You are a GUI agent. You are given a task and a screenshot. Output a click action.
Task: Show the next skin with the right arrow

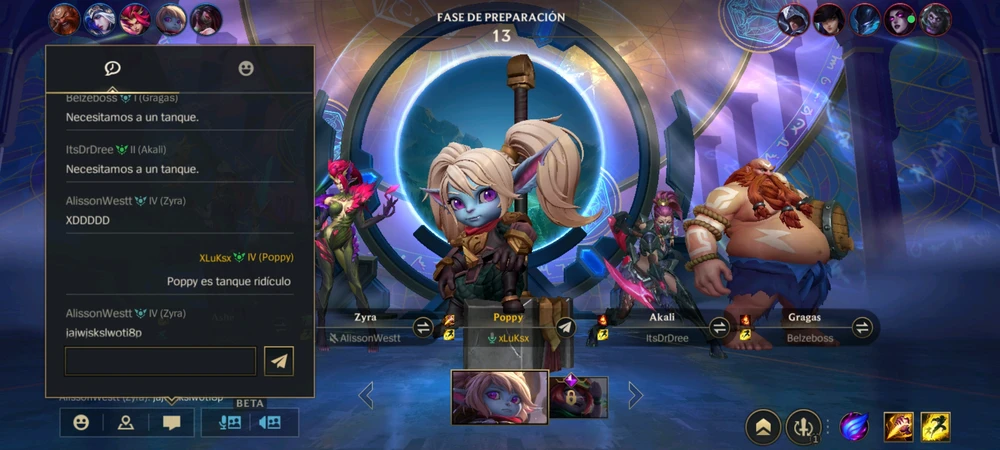pos(635,396)
